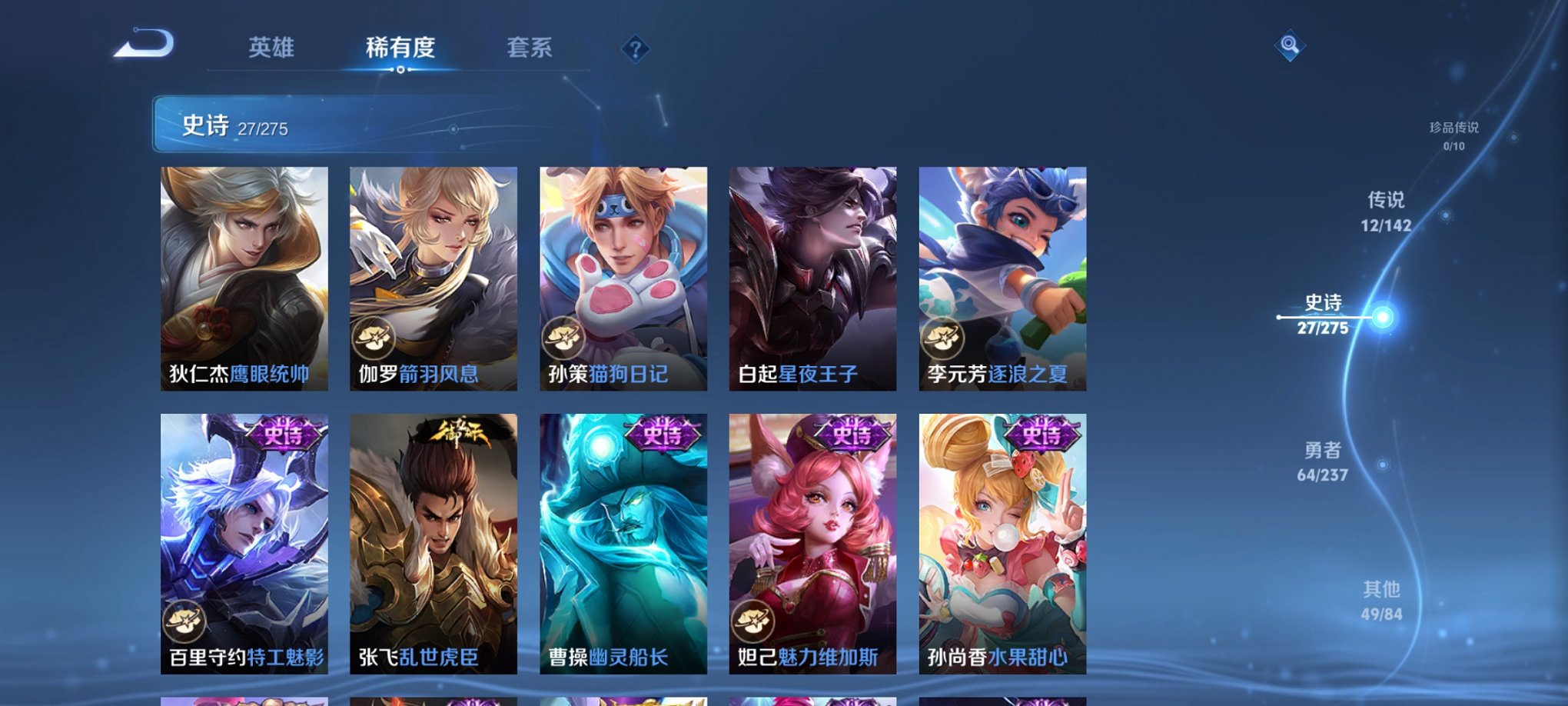Image resolution: width=1568 pixels, height=706 pixels.
Task: Switch to the 套系 tab
Action: point(530,48)
